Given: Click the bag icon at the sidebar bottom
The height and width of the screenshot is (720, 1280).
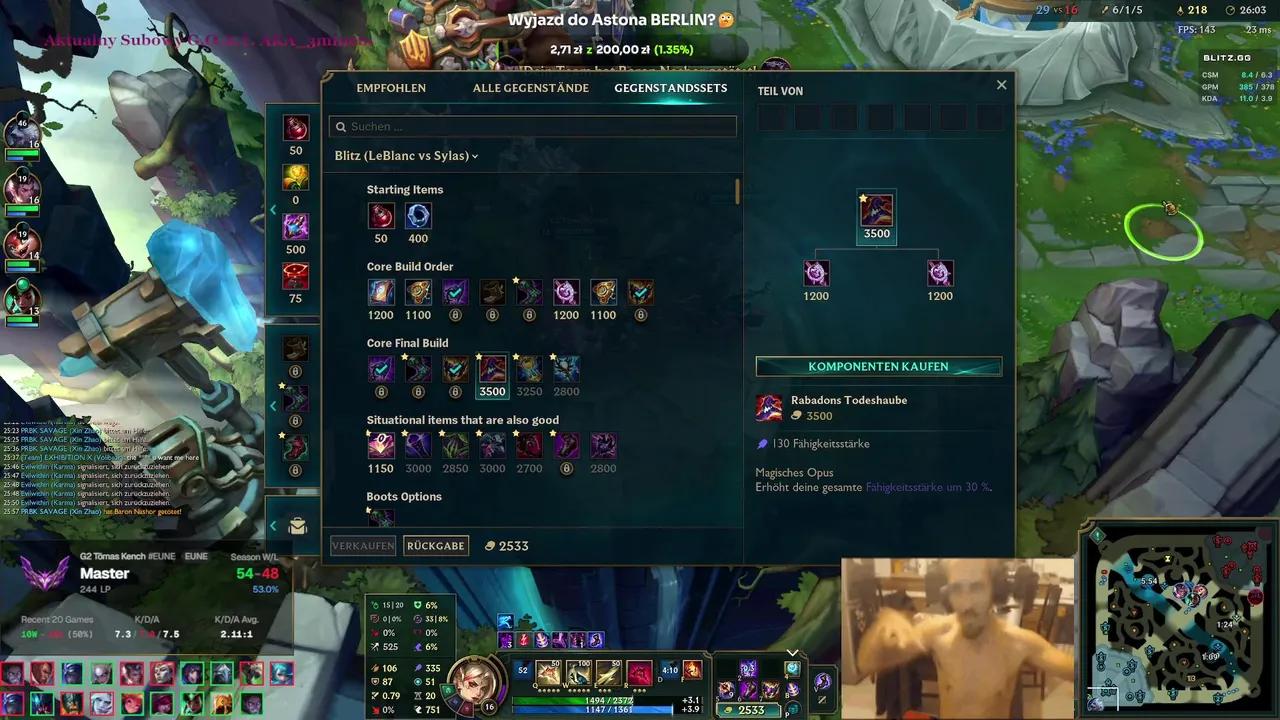Looking at the screenshot, I should (297, 525).
